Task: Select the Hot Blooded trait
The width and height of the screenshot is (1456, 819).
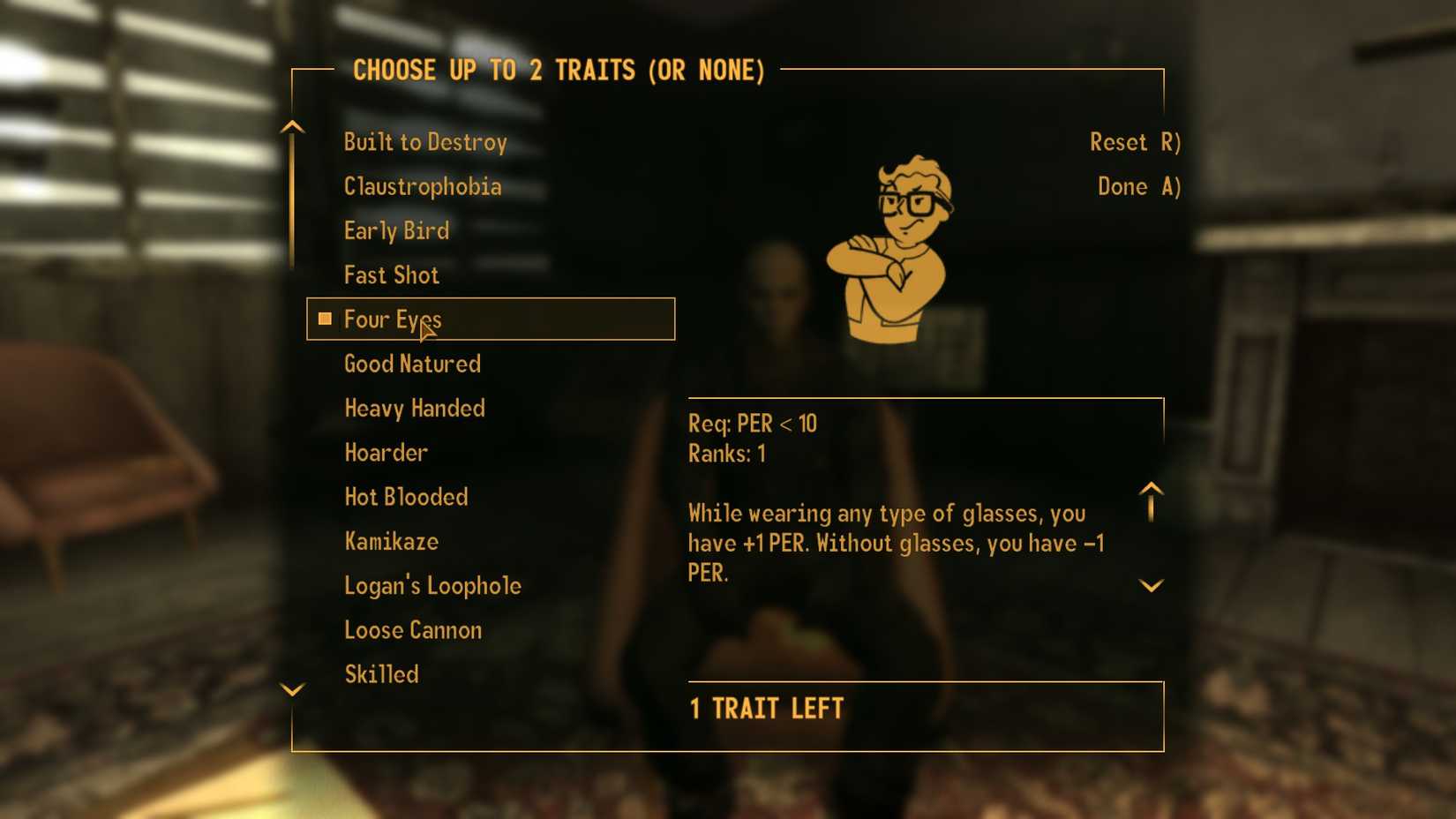Action: point(406,497)
